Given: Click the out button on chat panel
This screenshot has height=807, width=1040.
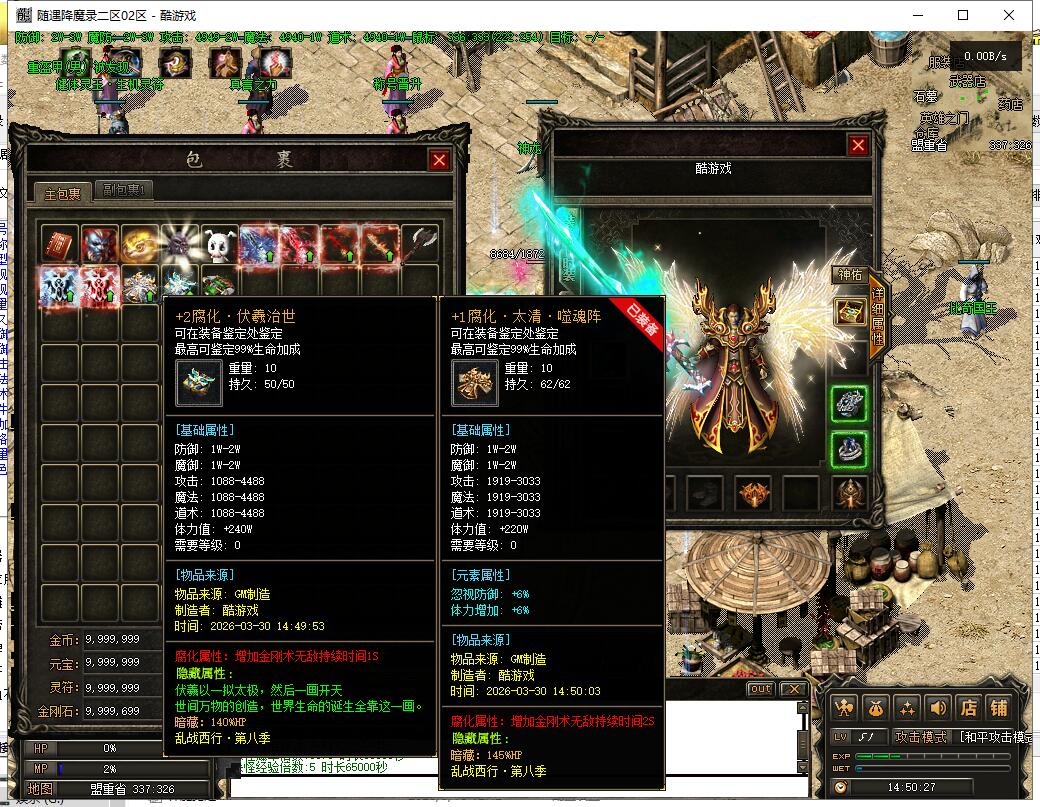Looking at the screenshot, I should click(760, 689).
